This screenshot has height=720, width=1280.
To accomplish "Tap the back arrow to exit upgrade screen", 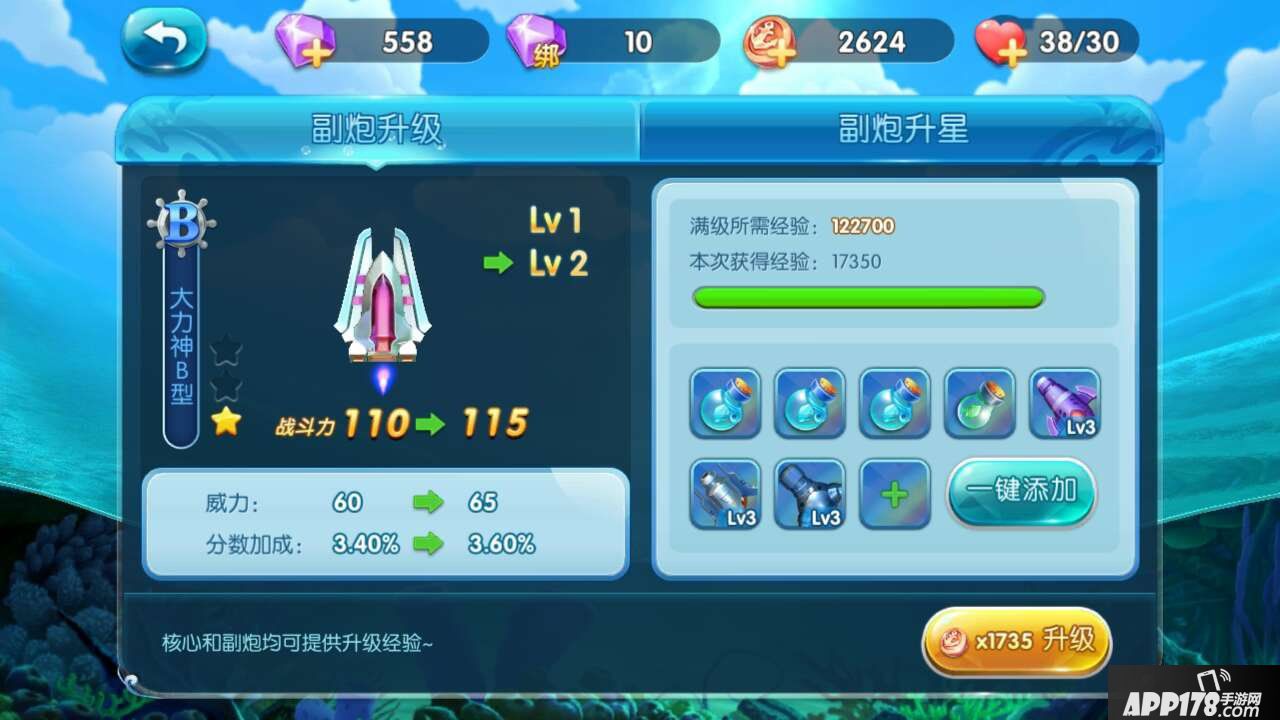I will click(x=165, y=38).
